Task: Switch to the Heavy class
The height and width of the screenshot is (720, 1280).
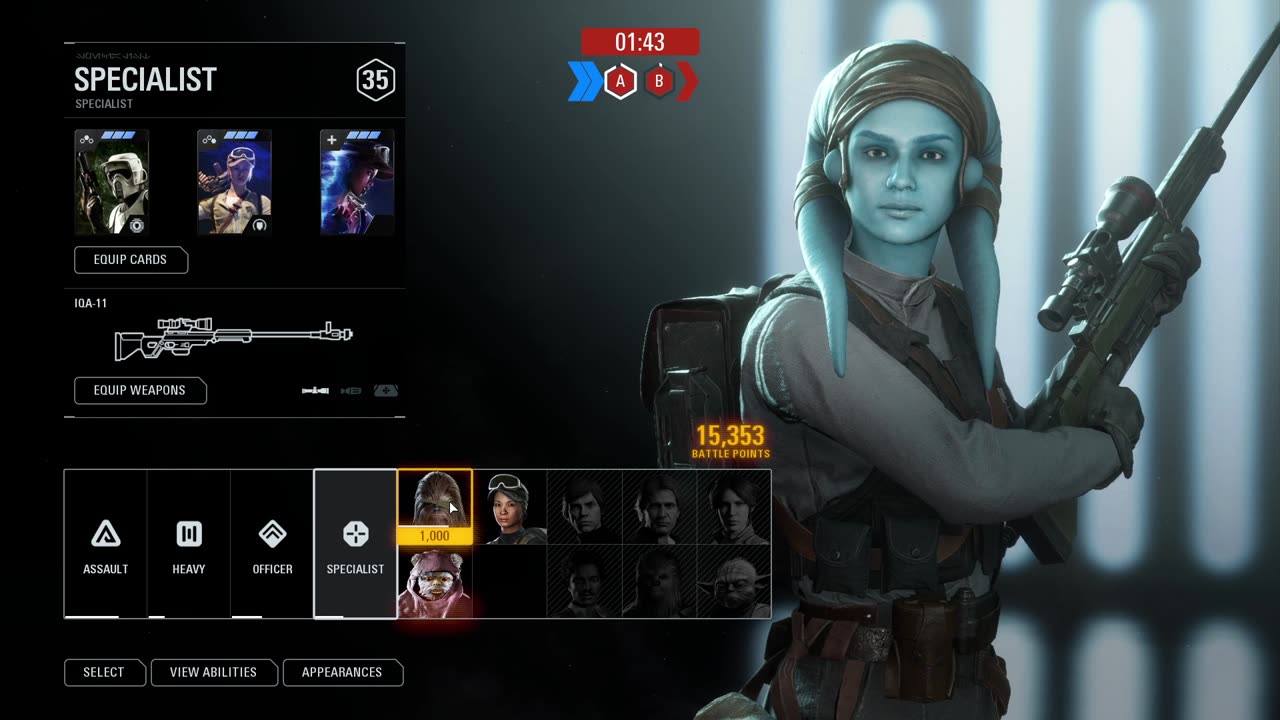Action: pos(189,544)
